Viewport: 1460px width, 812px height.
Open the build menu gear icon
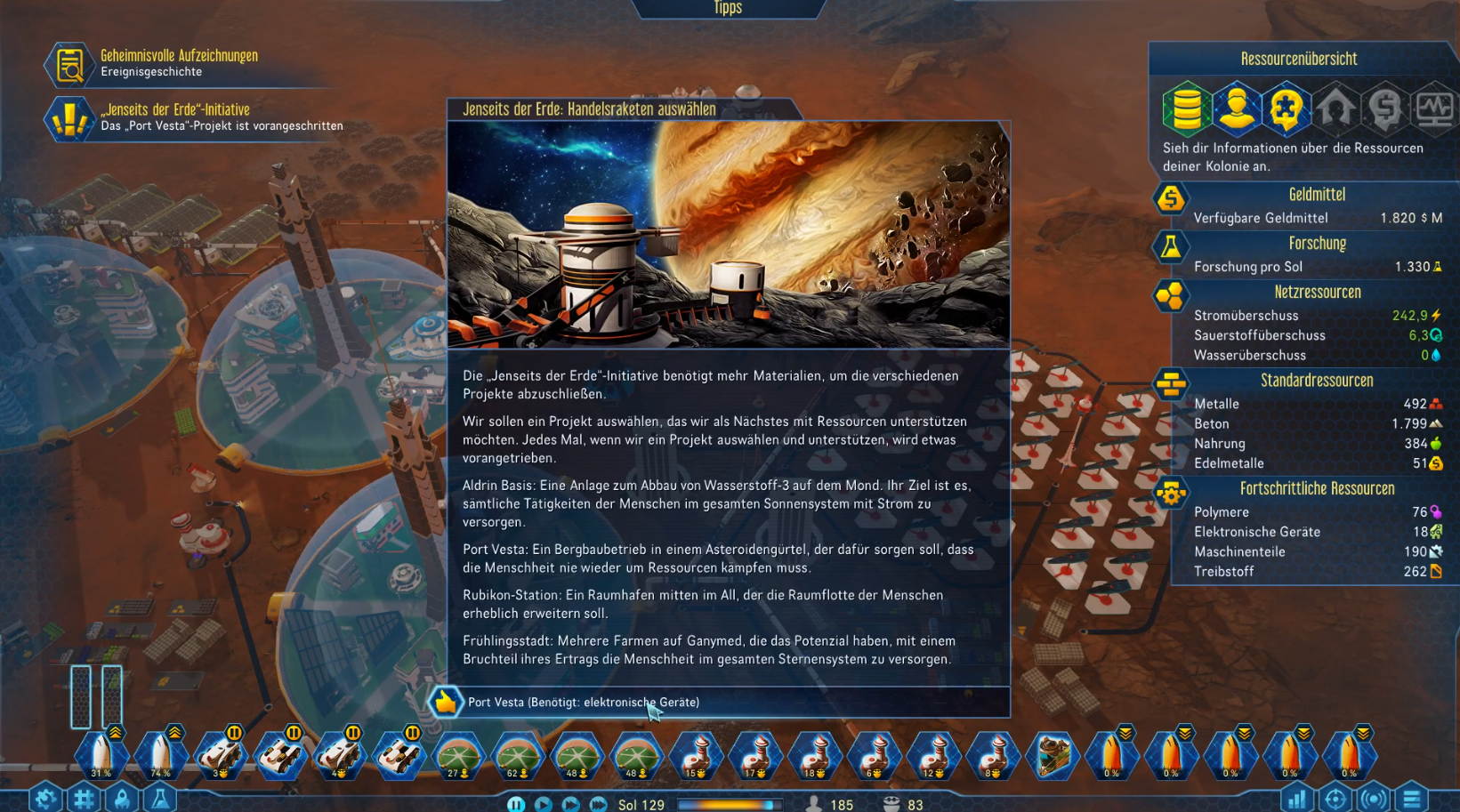click(x=44, y=799)
